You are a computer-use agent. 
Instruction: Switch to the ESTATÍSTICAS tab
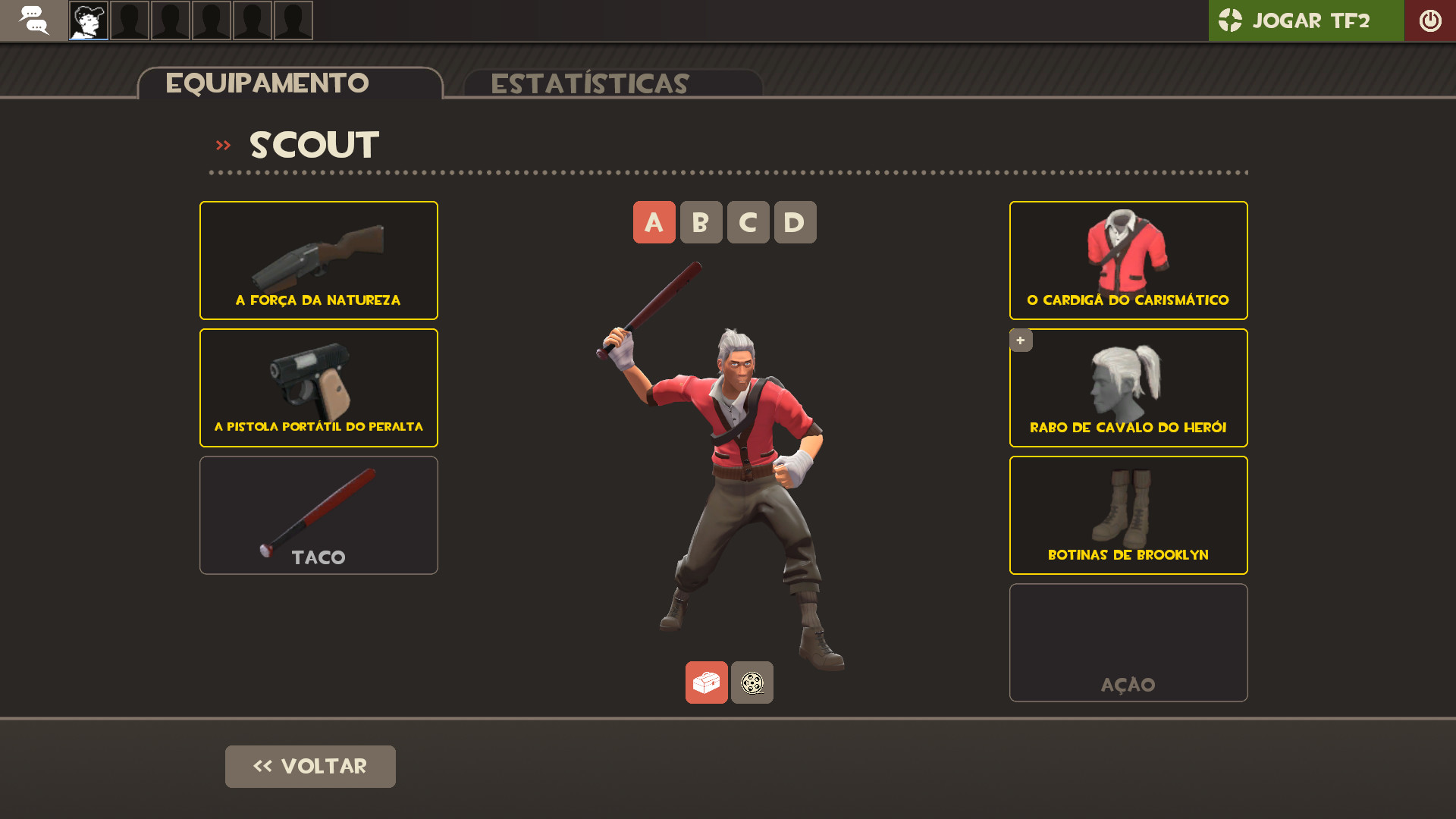pos(589,83)
